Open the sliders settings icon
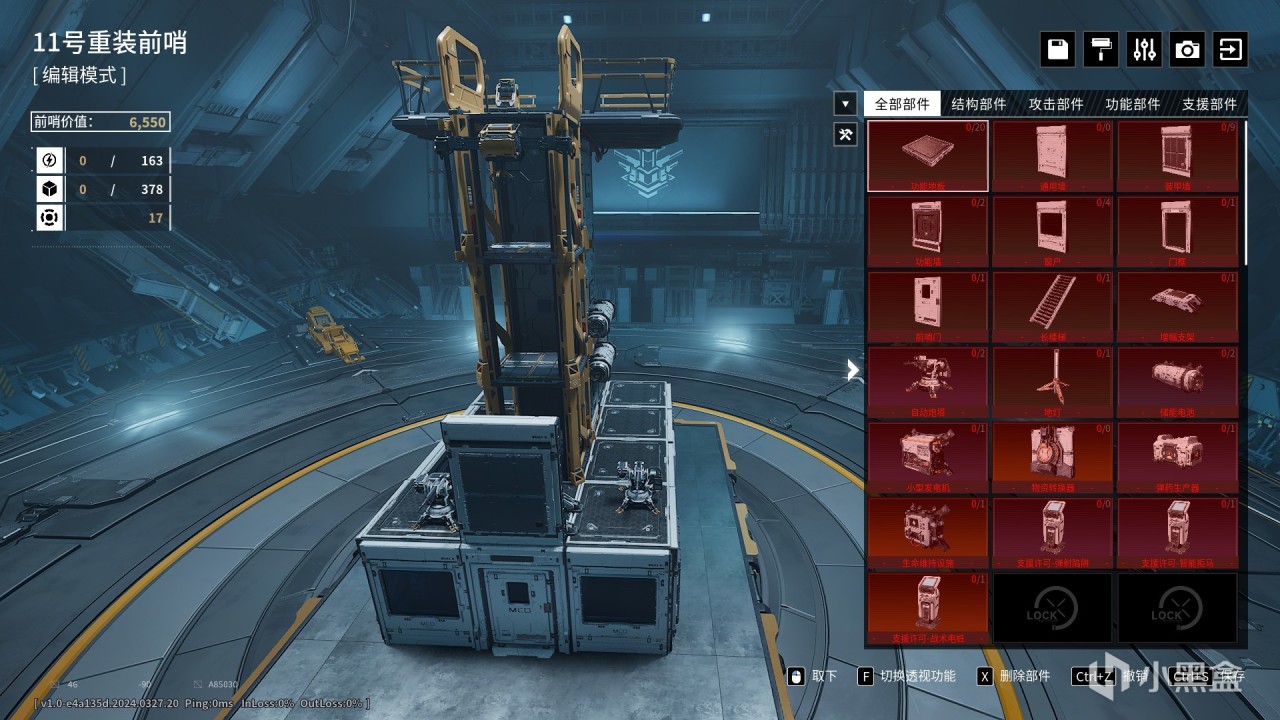This screenshot has height=720, width=1280. pyautogui.click(x=1144, y=49)
